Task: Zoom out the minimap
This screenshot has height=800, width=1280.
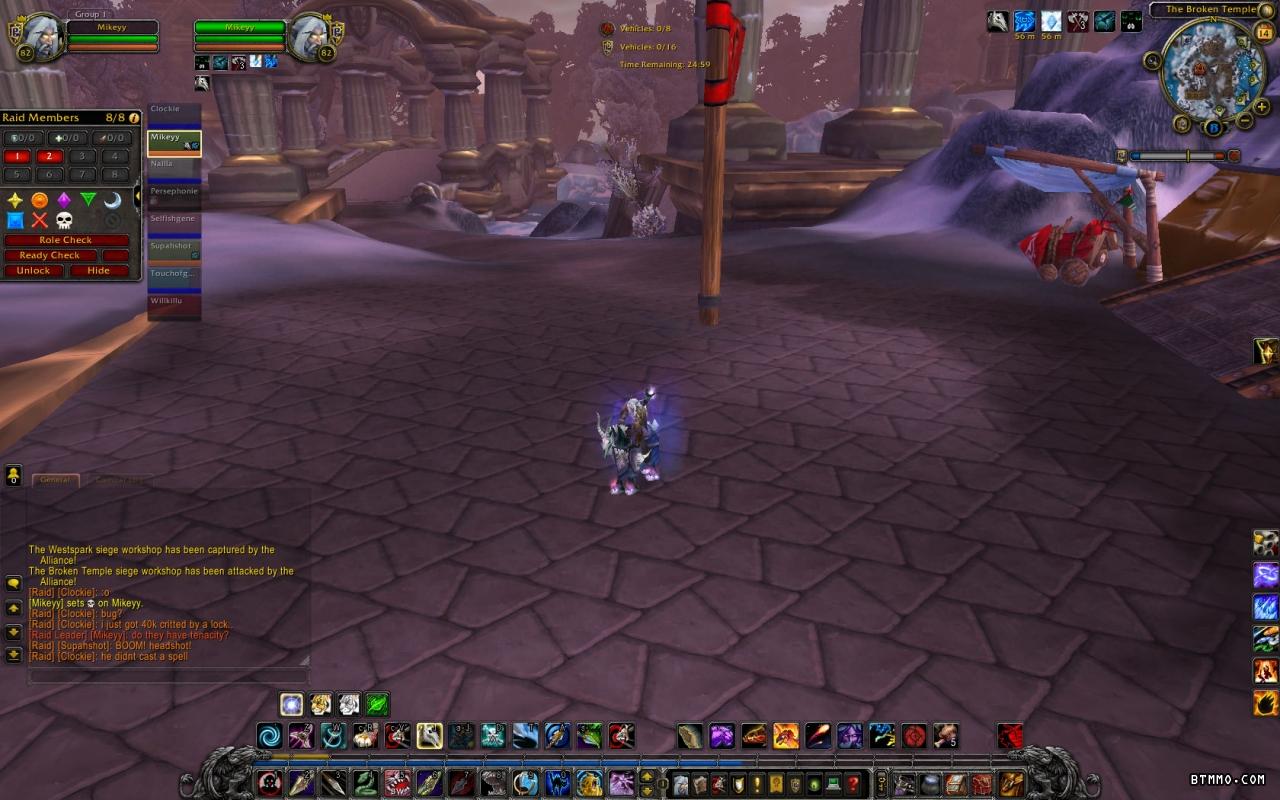Action: 1245,121
